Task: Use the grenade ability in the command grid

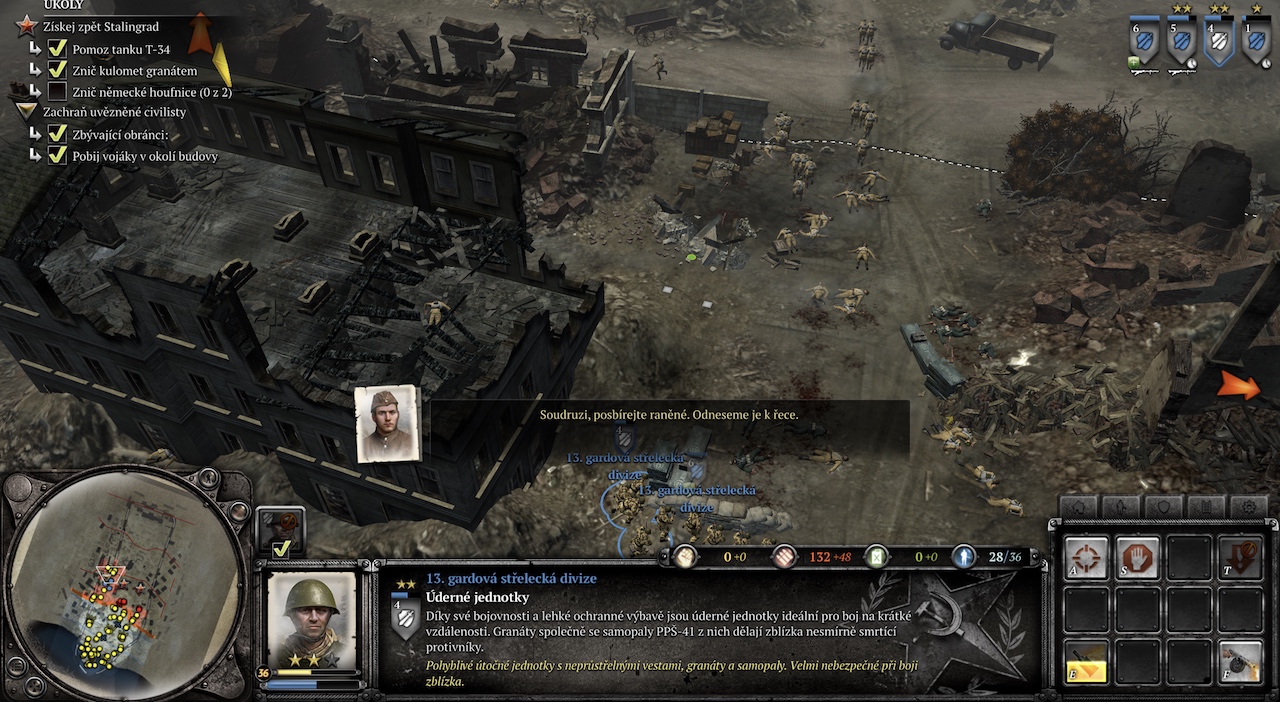Action: coord(1086,662)
